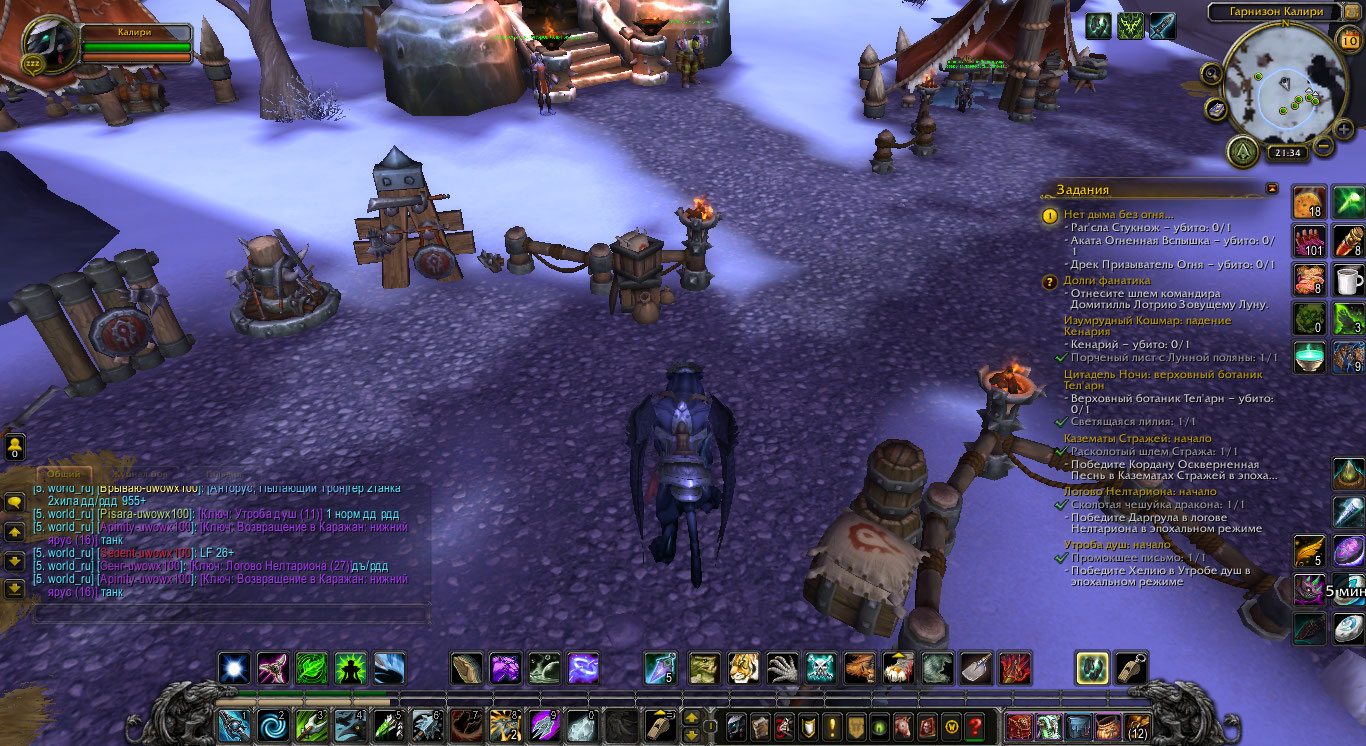
Task: Open the friends list button showing 0
Action: point(15,447)
